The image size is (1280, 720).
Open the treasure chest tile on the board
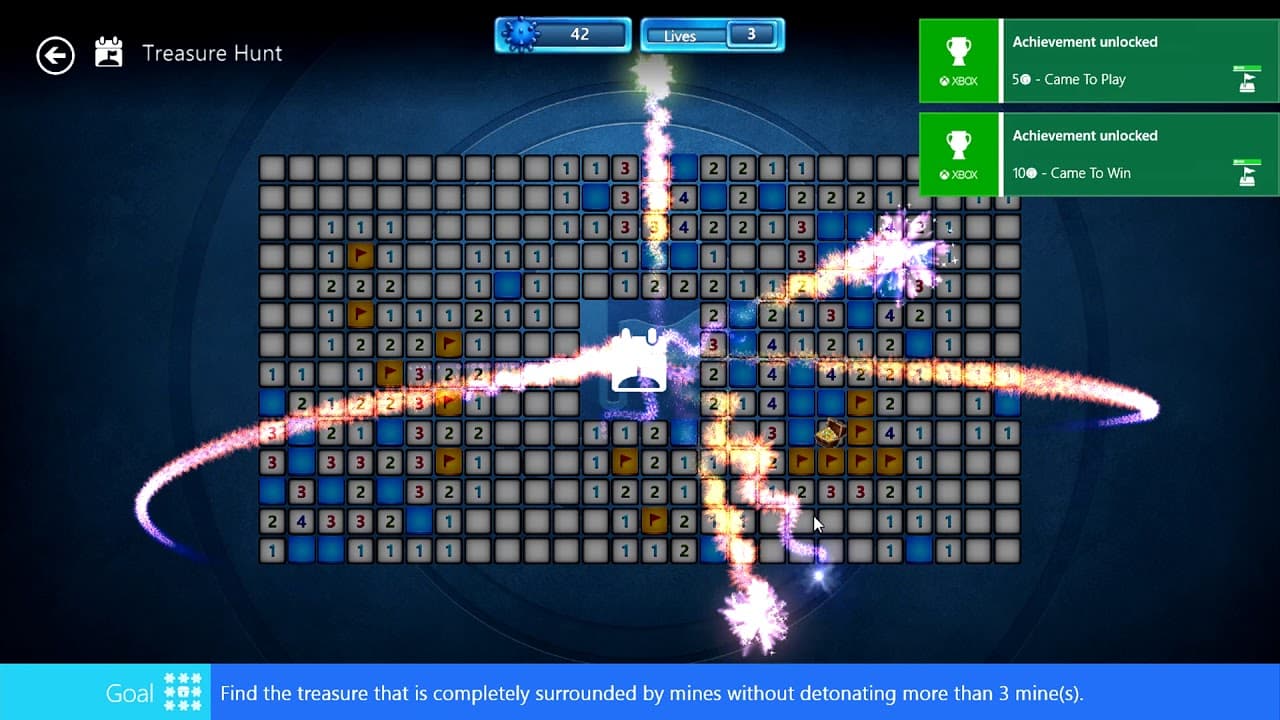click(x=830, y=432)
